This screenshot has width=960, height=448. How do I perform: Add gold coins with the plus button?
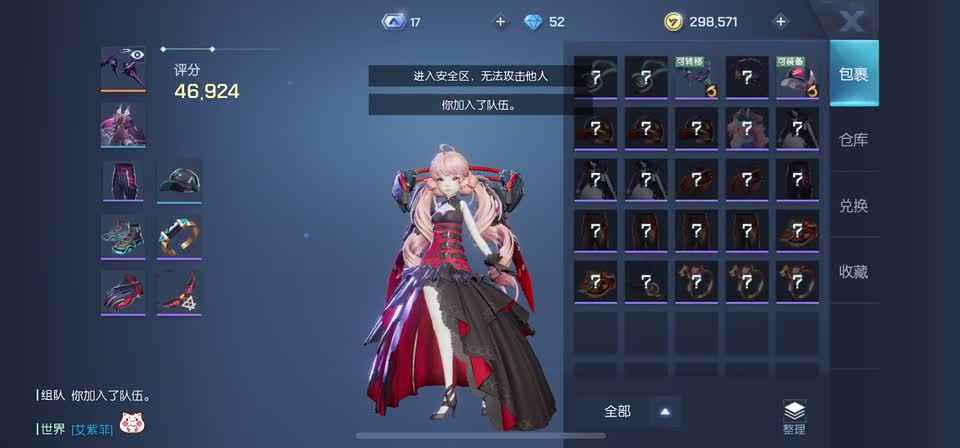[781, 21]
